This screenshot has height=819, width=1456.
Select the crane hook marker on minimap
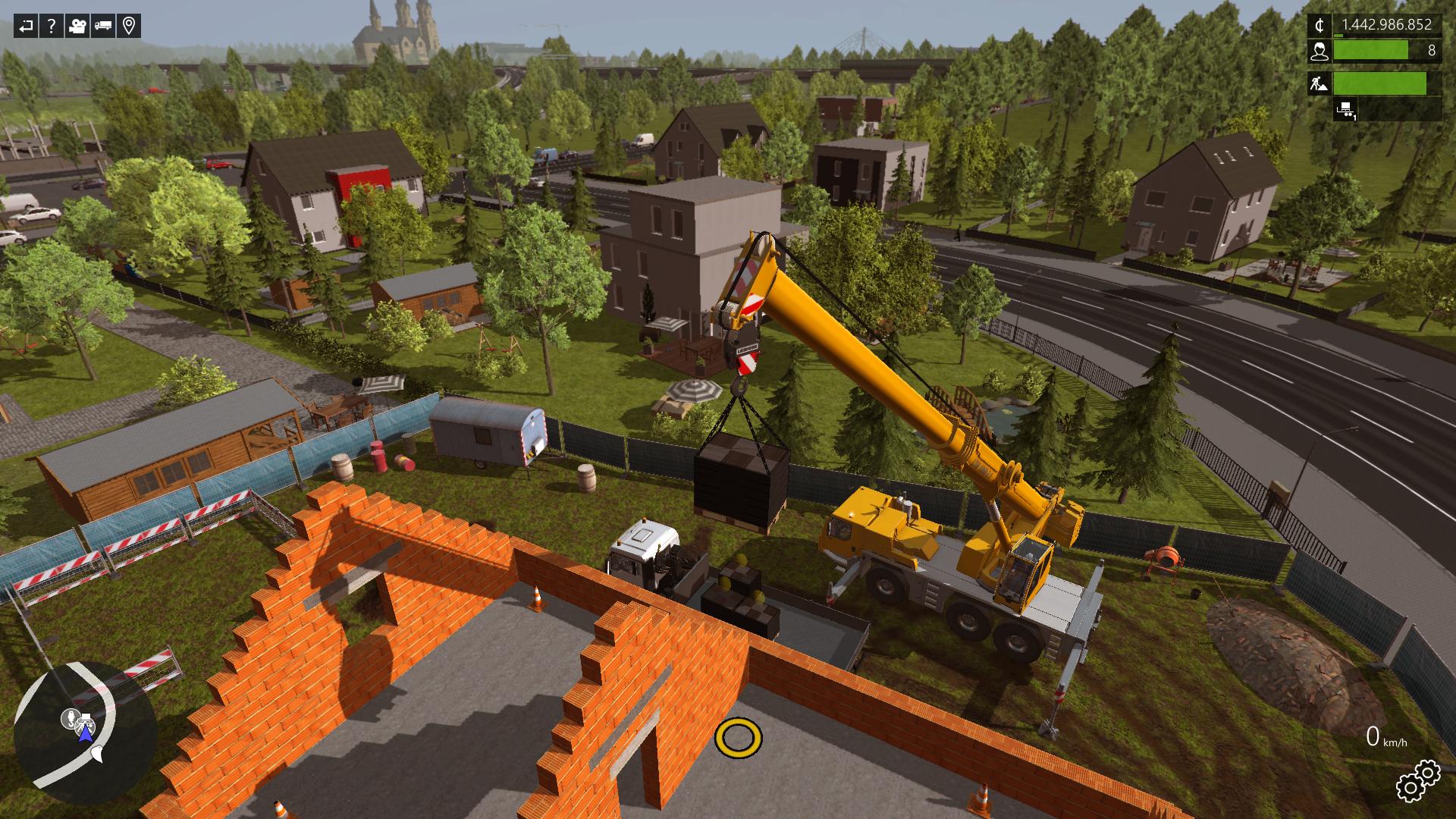pyautogui.click(x=70, y=717)
